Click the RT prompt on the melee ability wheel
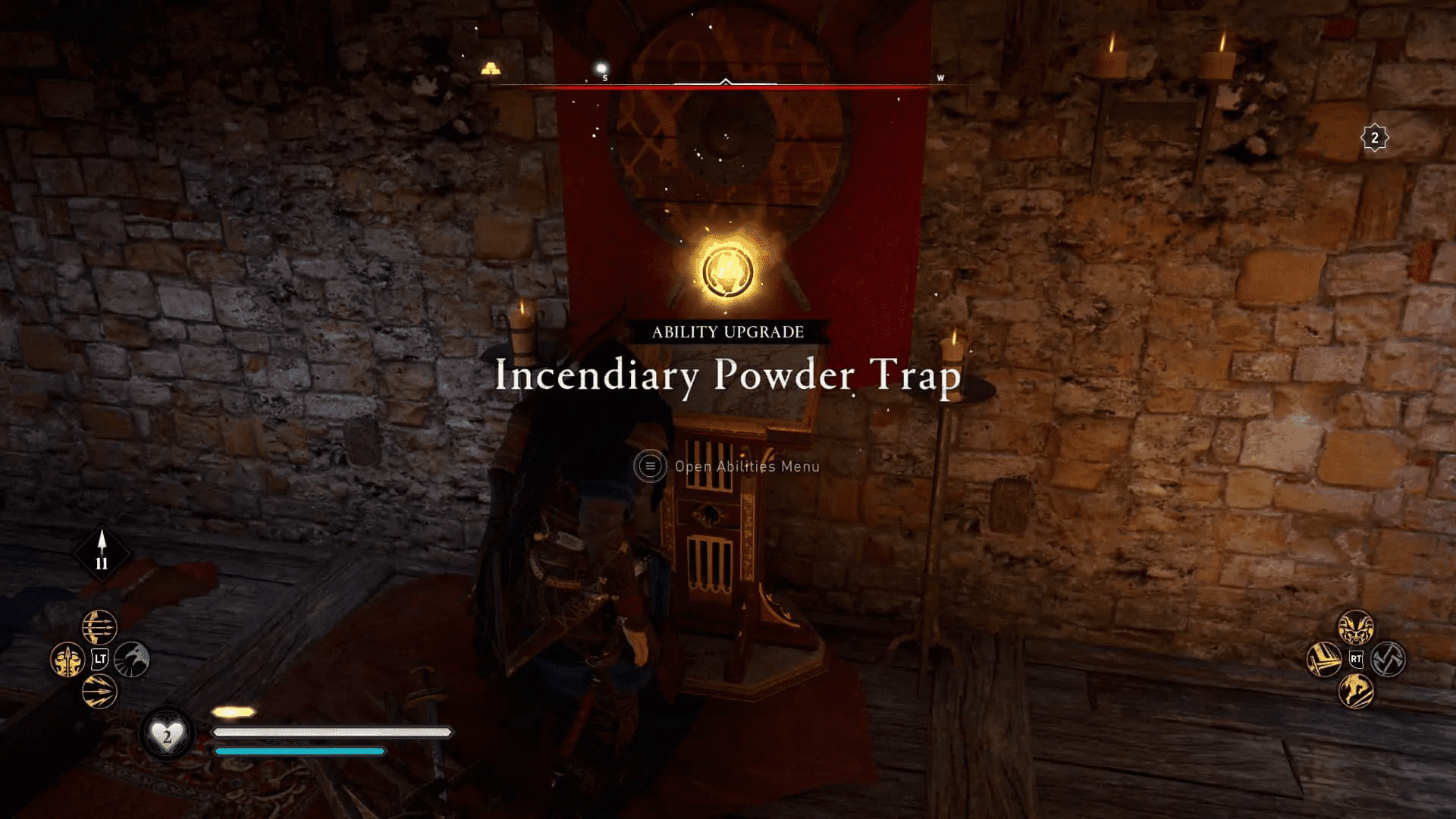 point(1357,659)
